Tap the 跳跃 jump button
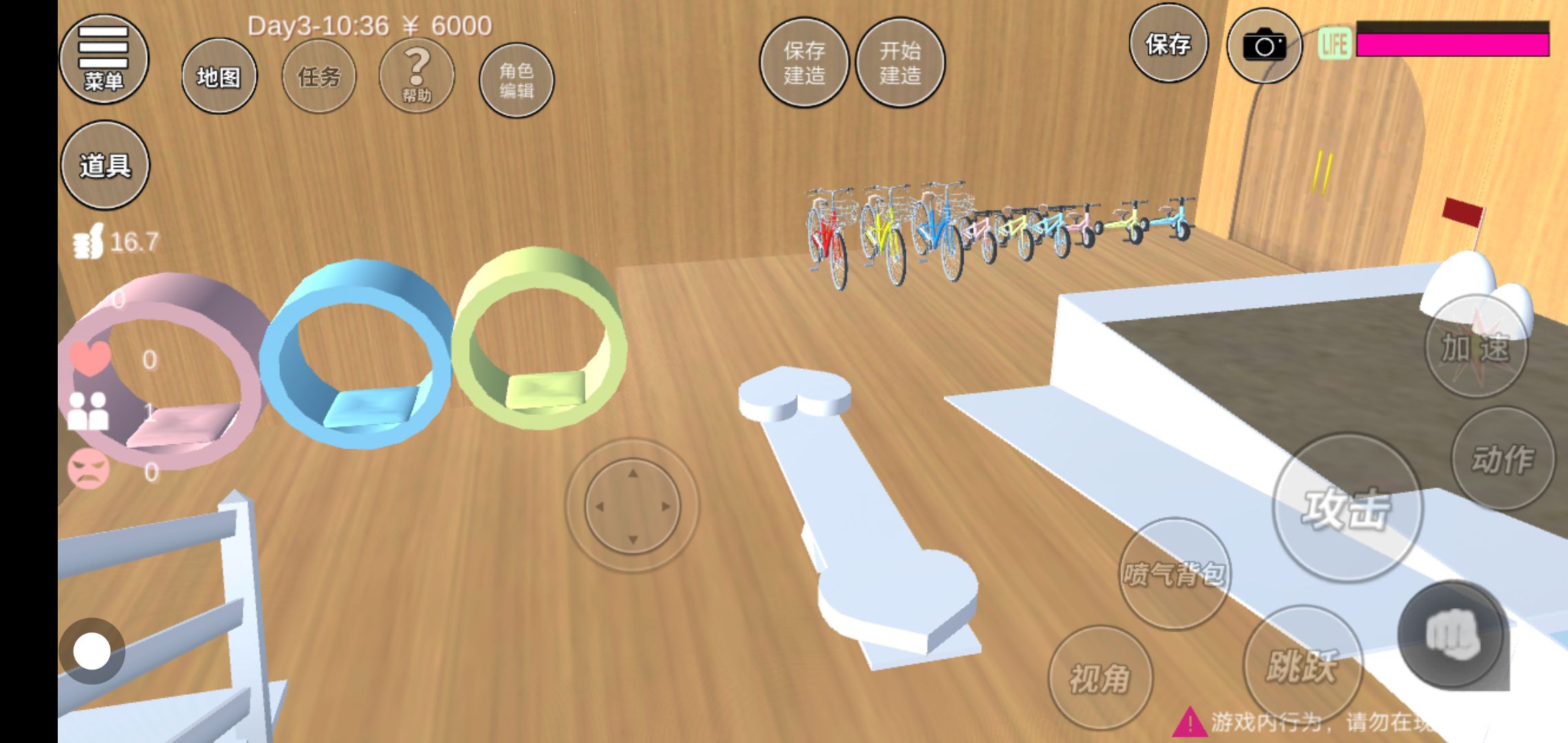1568x743 pixels. click(x=1302, y=665)
